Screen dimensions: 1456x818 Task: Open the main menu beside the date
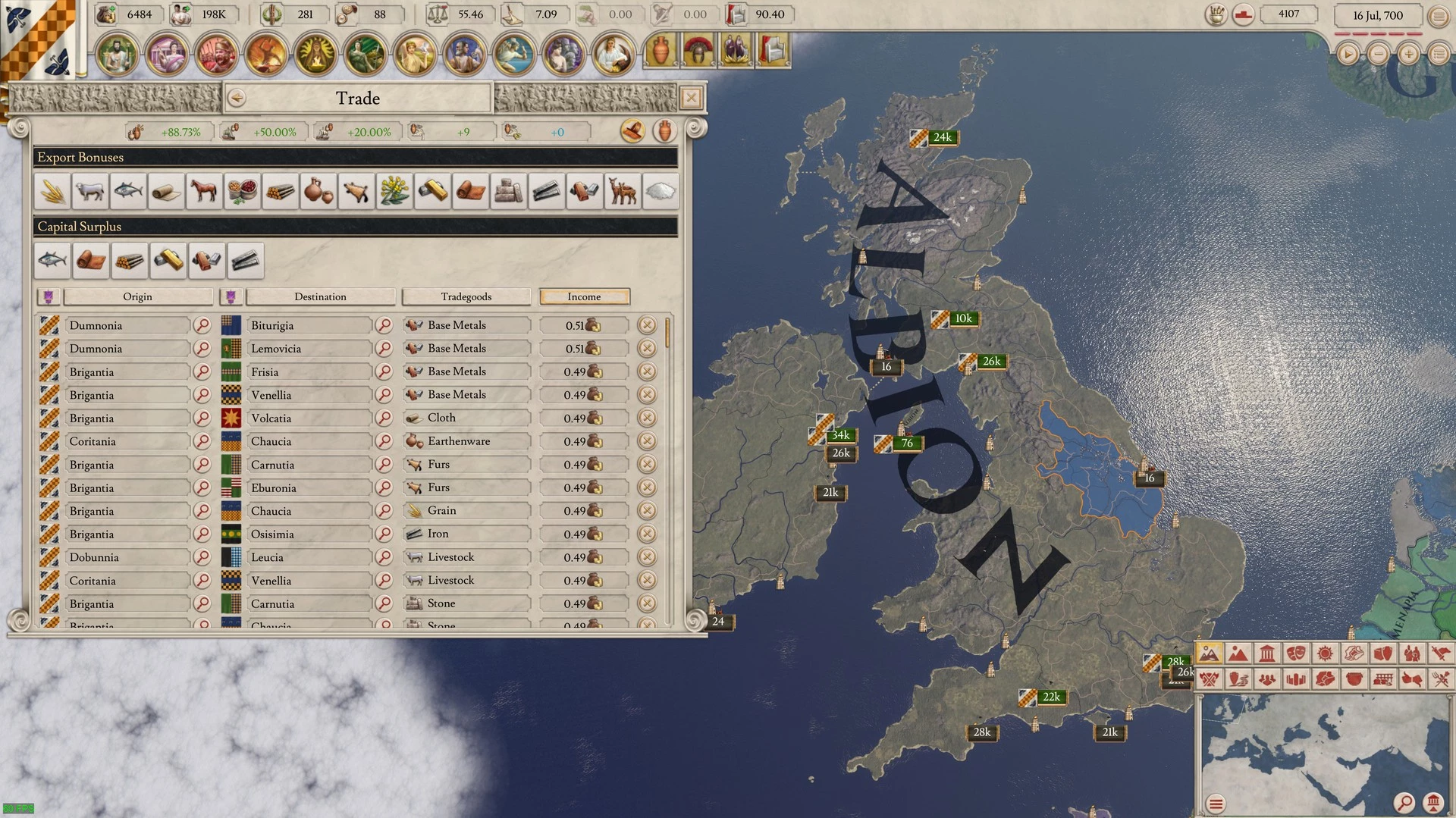tap(1439, 15)
